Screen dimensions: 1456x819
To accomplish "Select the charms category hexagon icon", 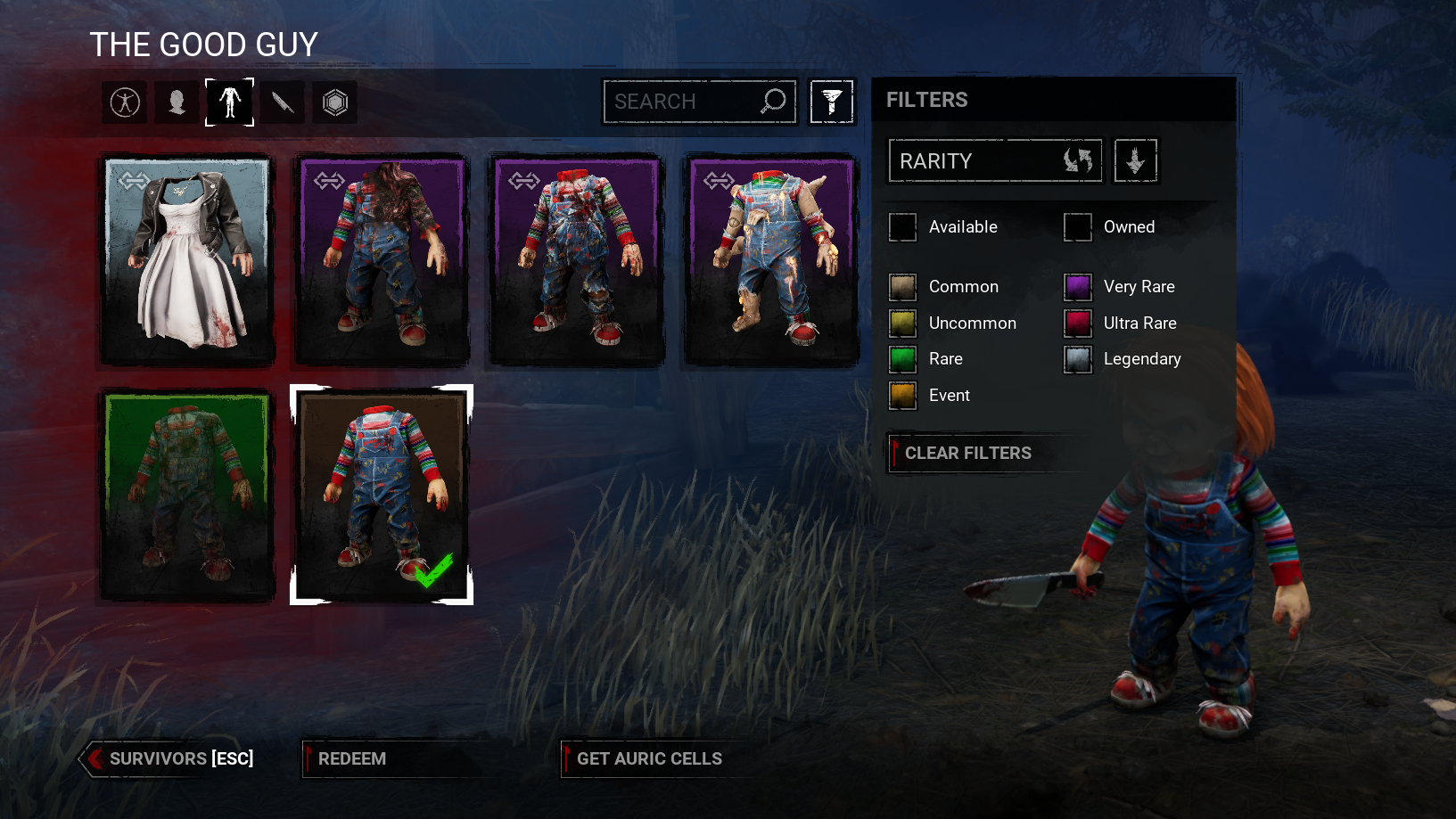I will [334, 102].
